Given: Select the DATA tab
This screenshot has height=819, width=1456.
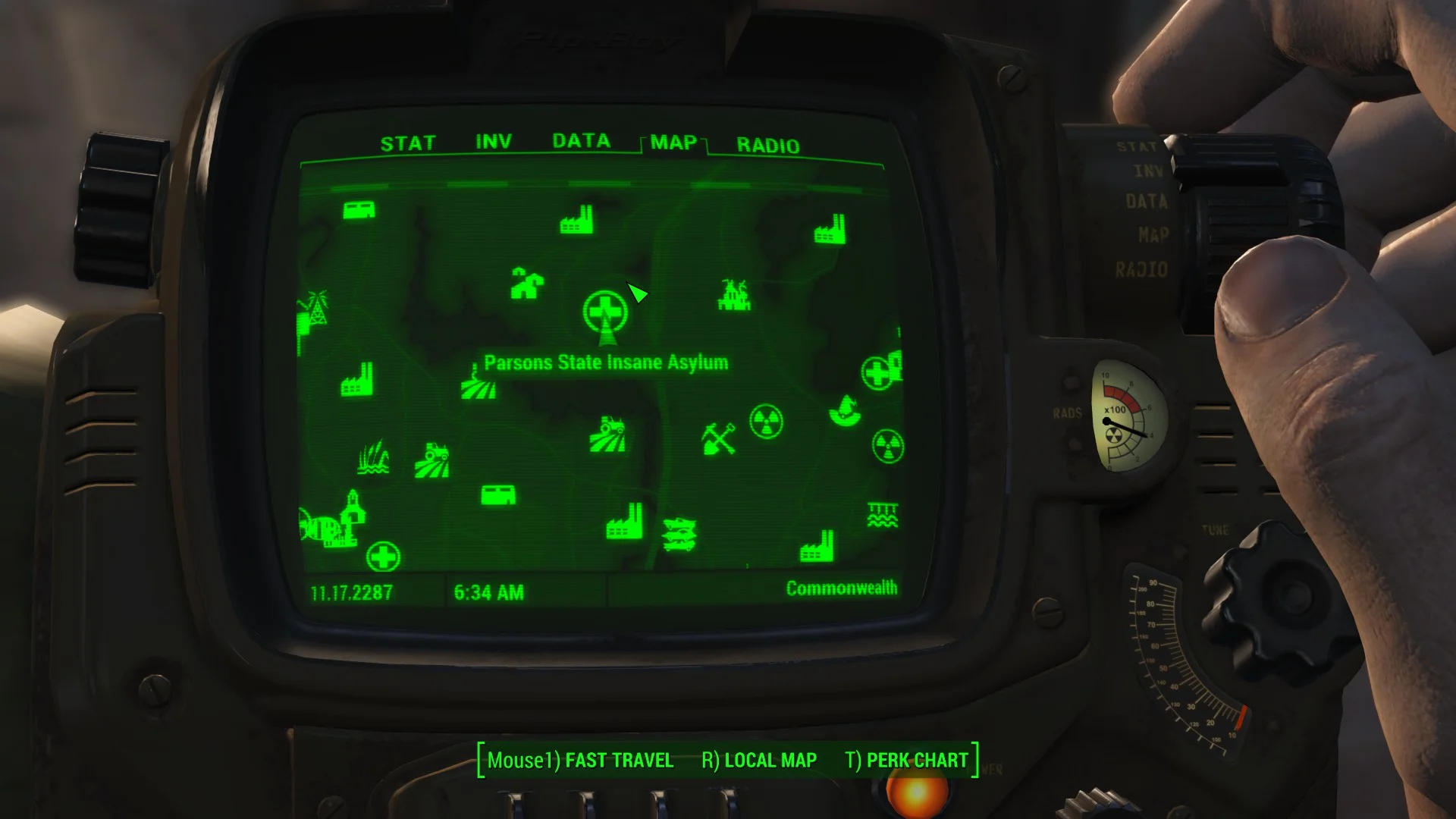Looking at the screenshot, I should [x=581, y=140].
